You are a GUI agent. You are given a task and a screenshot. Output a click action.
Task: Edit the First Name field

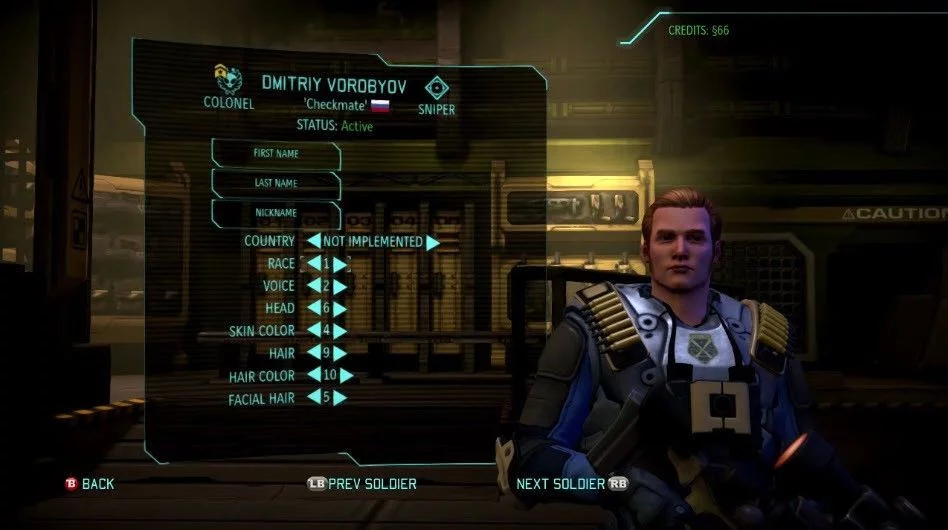click(276, 155)
